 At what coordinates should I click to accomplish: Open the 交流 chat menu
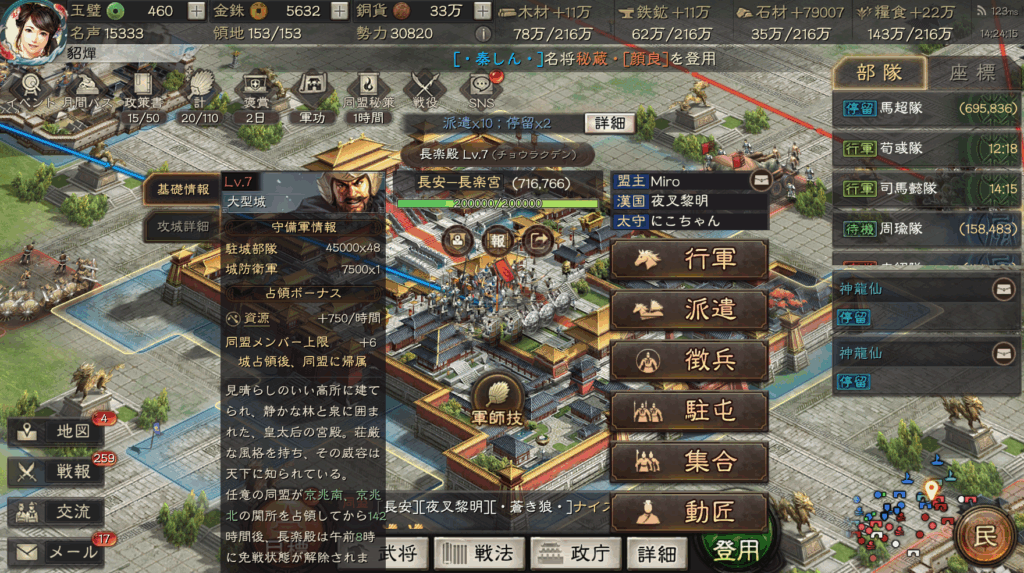click(57, 511)
